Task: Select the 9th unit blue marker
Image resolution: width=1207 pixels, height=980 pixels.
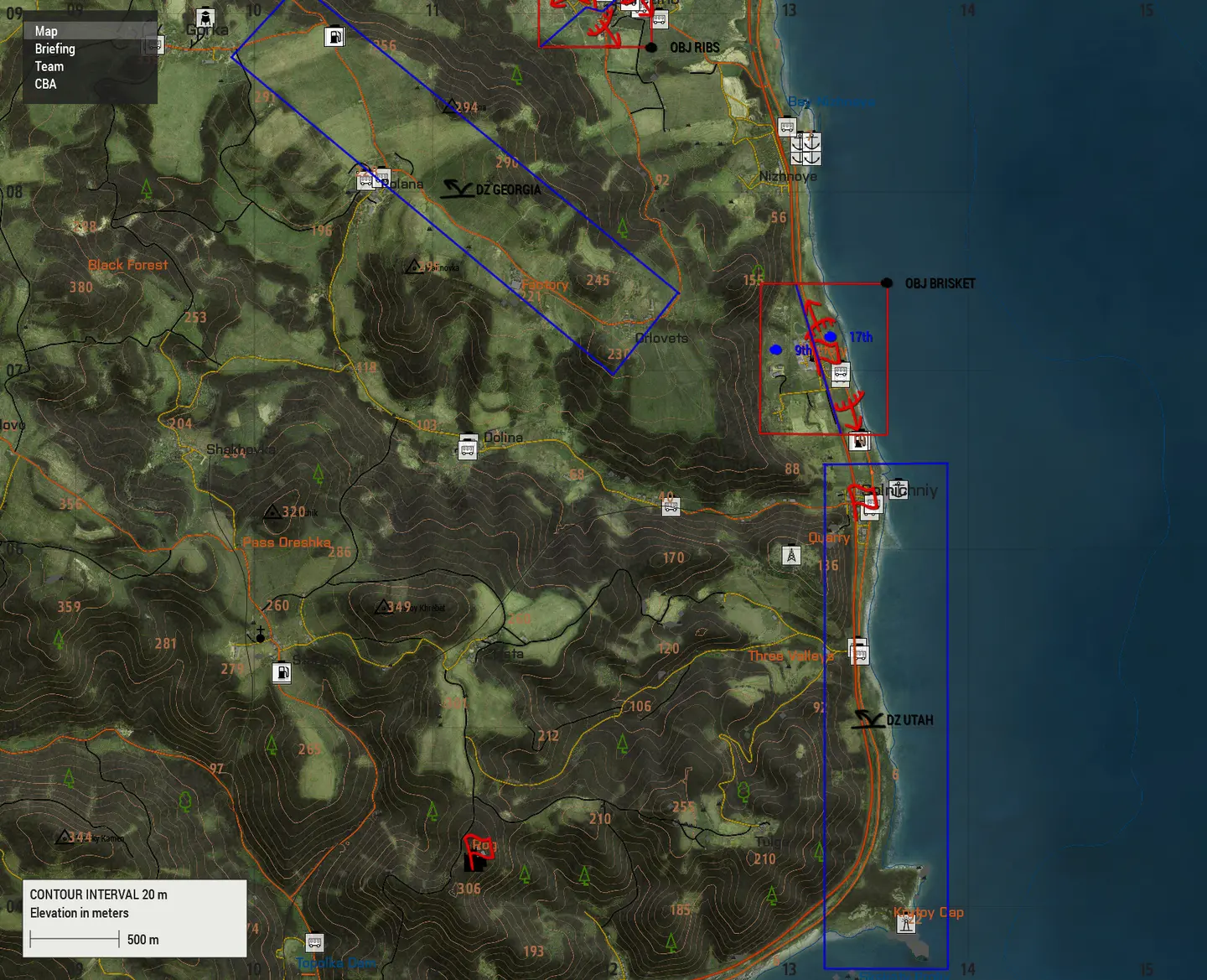Action: pyautogui.click(x=776, y=350)
